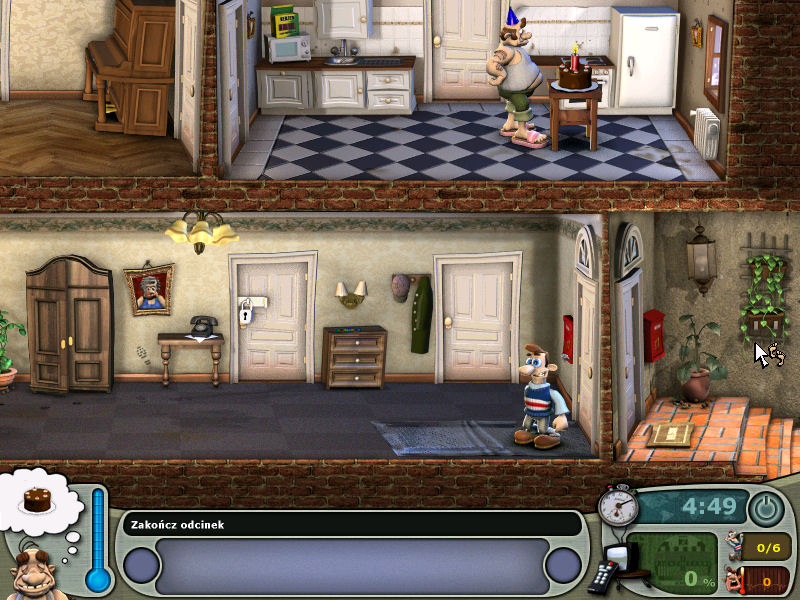Click the power button to end the episode
The width and height of the screenshot is (800, 600).
[767, 508]
